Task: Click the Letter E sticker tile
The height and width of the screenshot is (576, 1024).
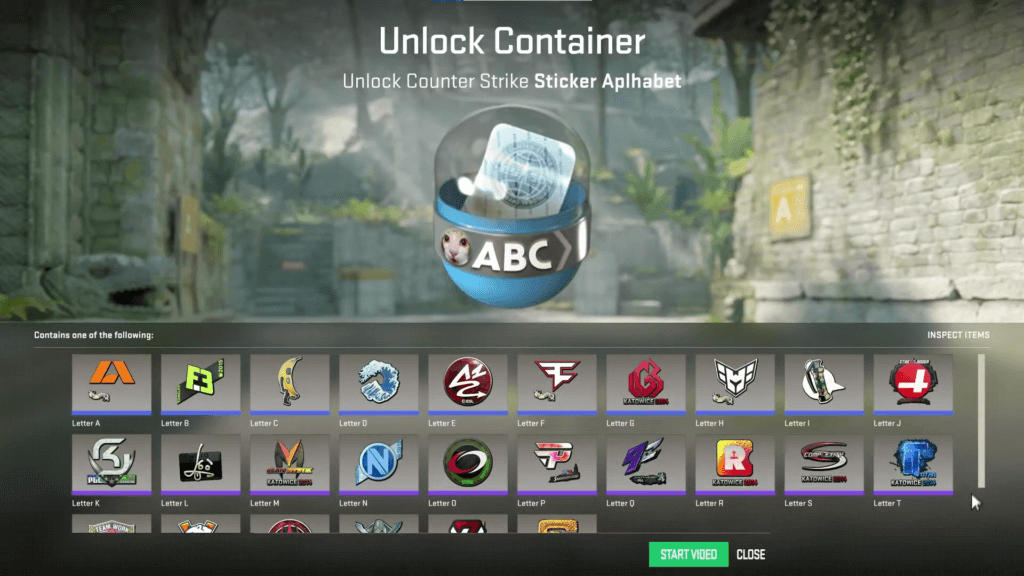Action: coord(467,383)
